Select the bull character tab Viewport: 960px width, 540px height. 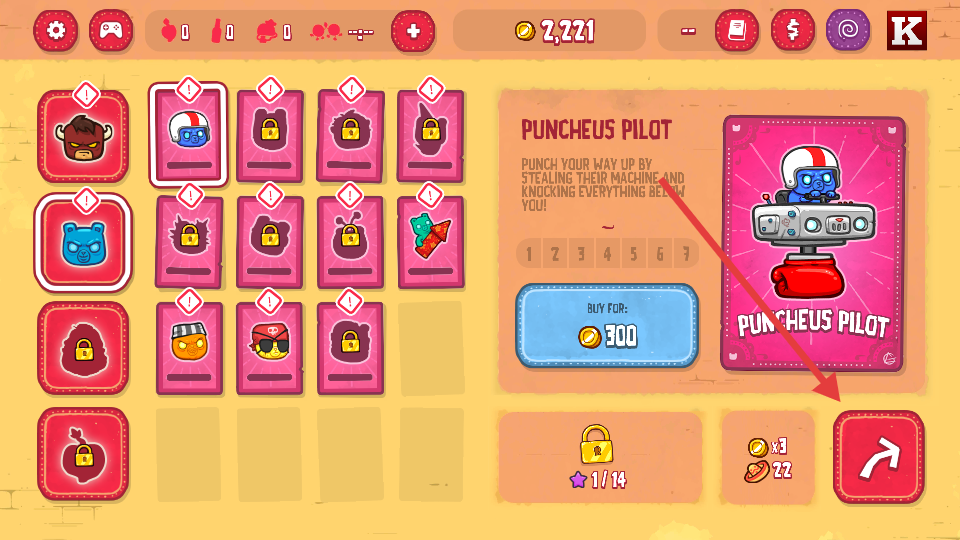click(83, 137)
